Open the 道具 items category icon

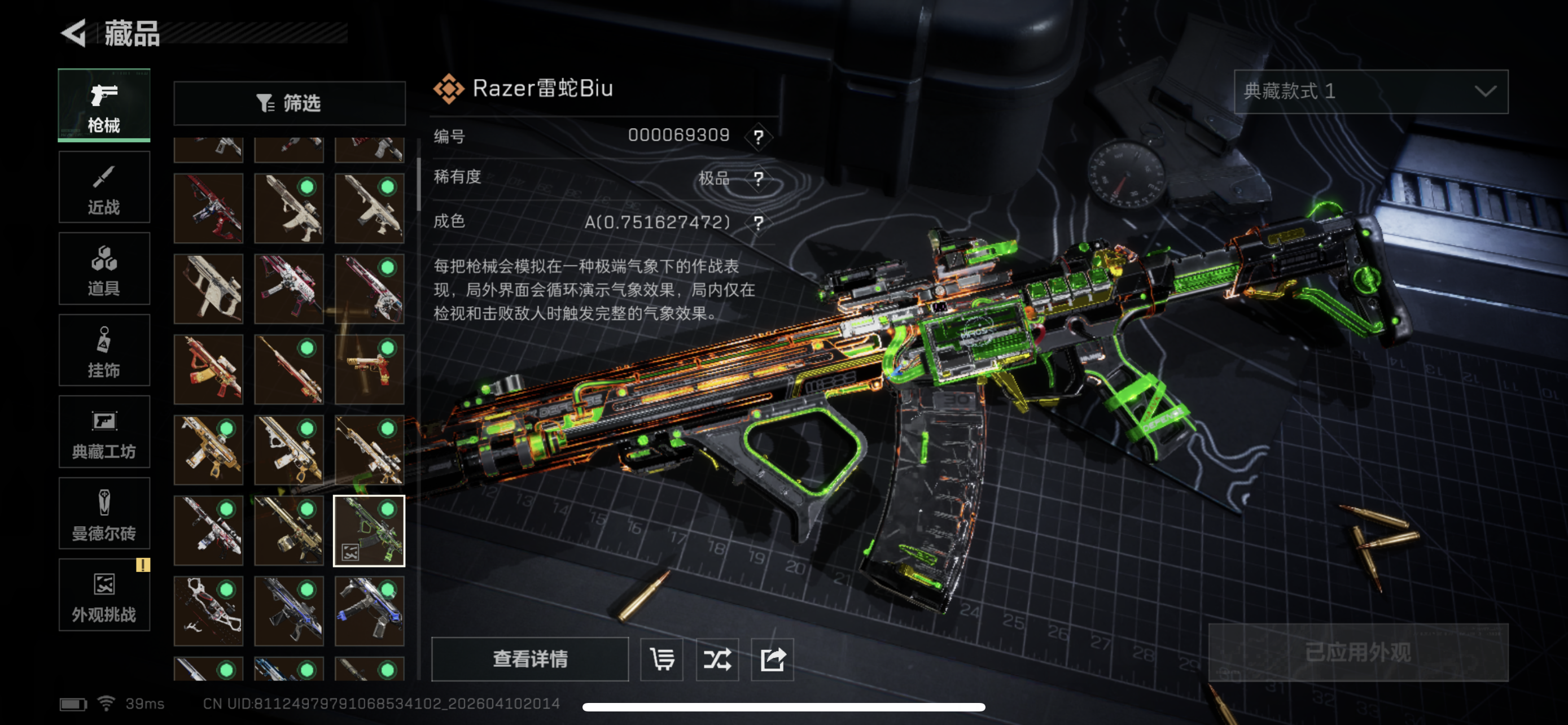click(103, 268)
